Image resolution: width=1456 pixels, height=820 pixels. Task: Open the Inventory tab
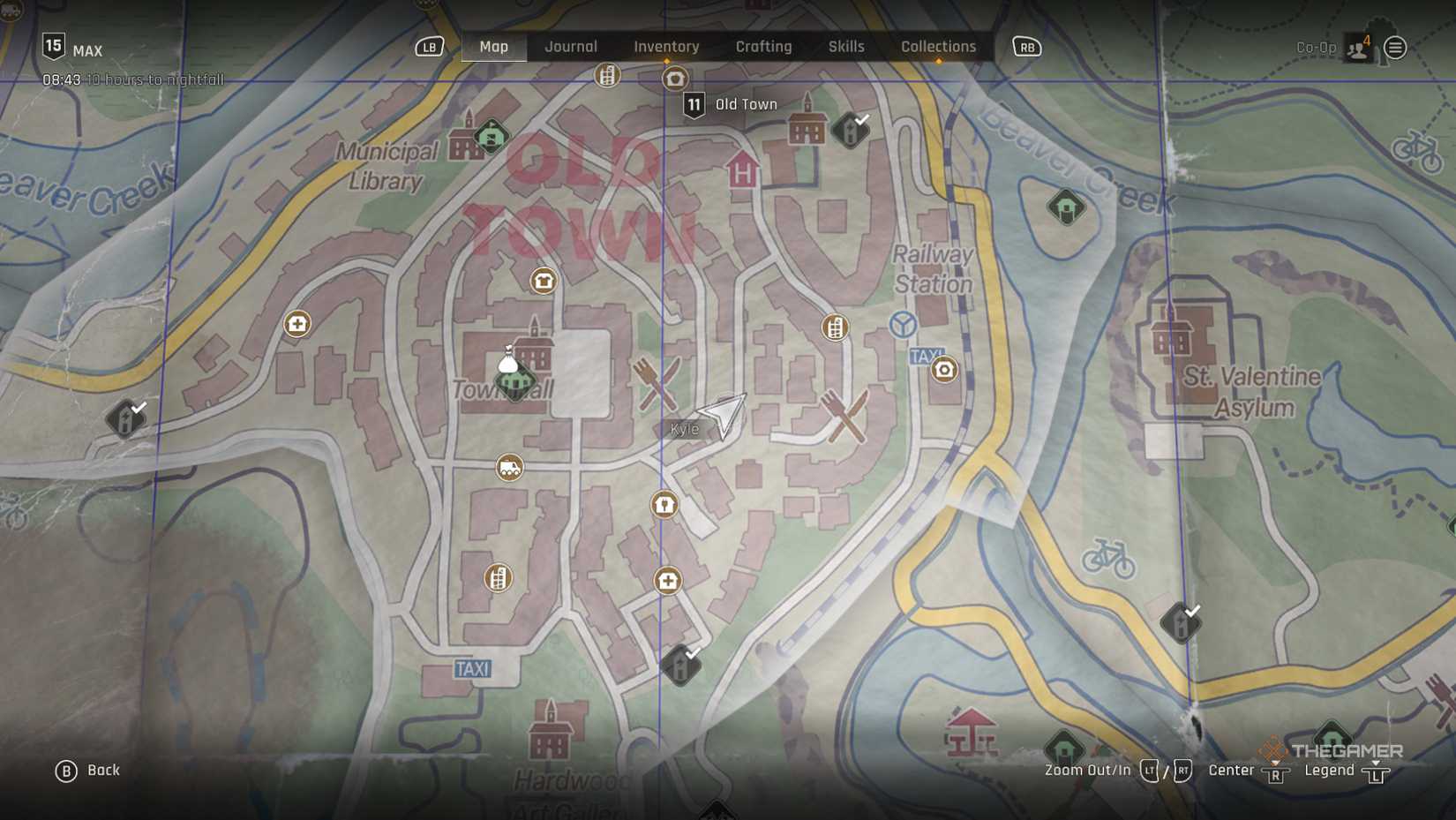pos(666,47)
